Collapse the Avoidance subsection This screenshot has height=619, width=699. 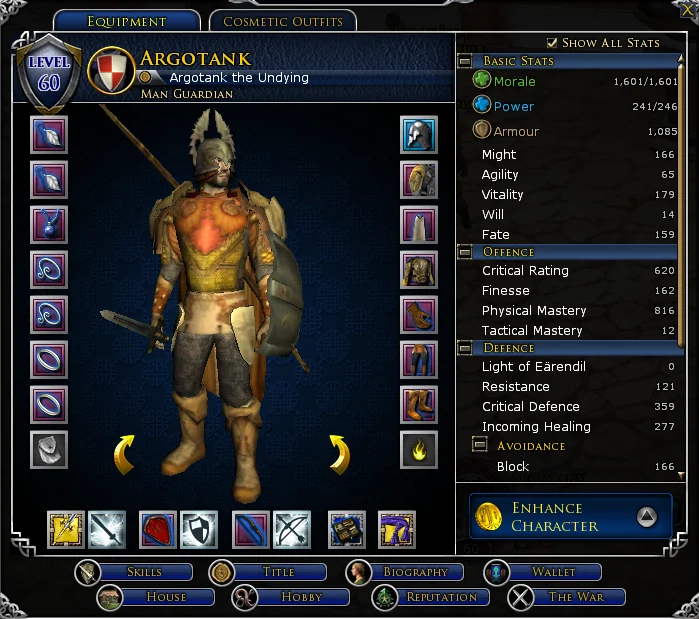pyautogui.click(x=481, y=445)
